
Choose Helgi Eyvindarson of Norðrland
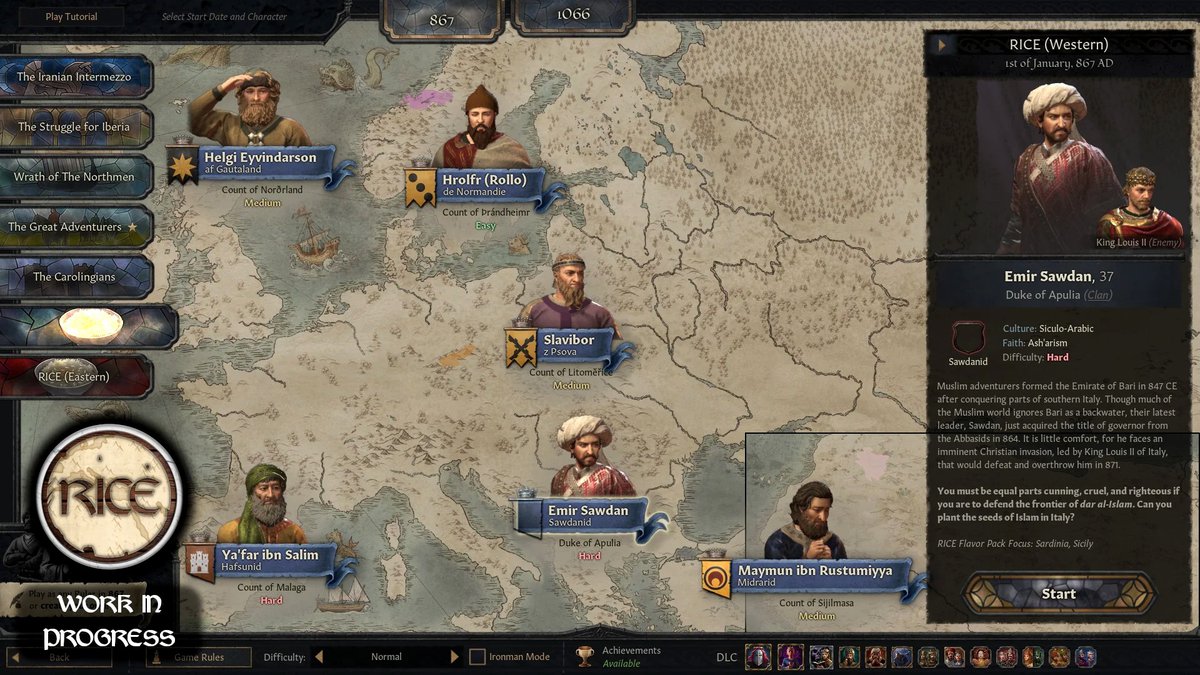[x=260, y=162]
